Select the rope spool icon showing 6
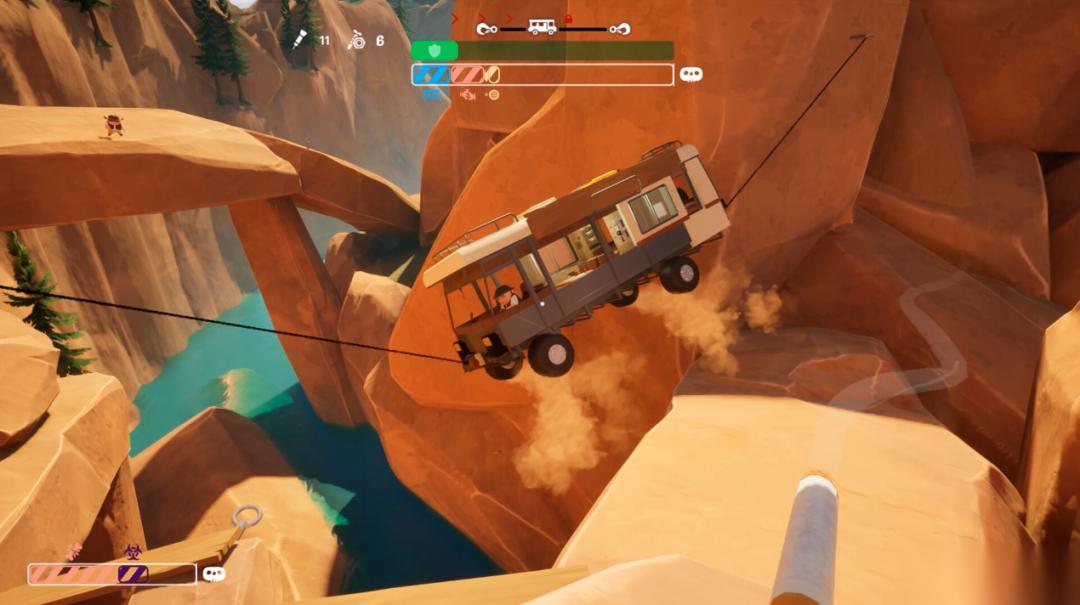Viewport: 1080px width, 605px height. (x=356, y=40)
